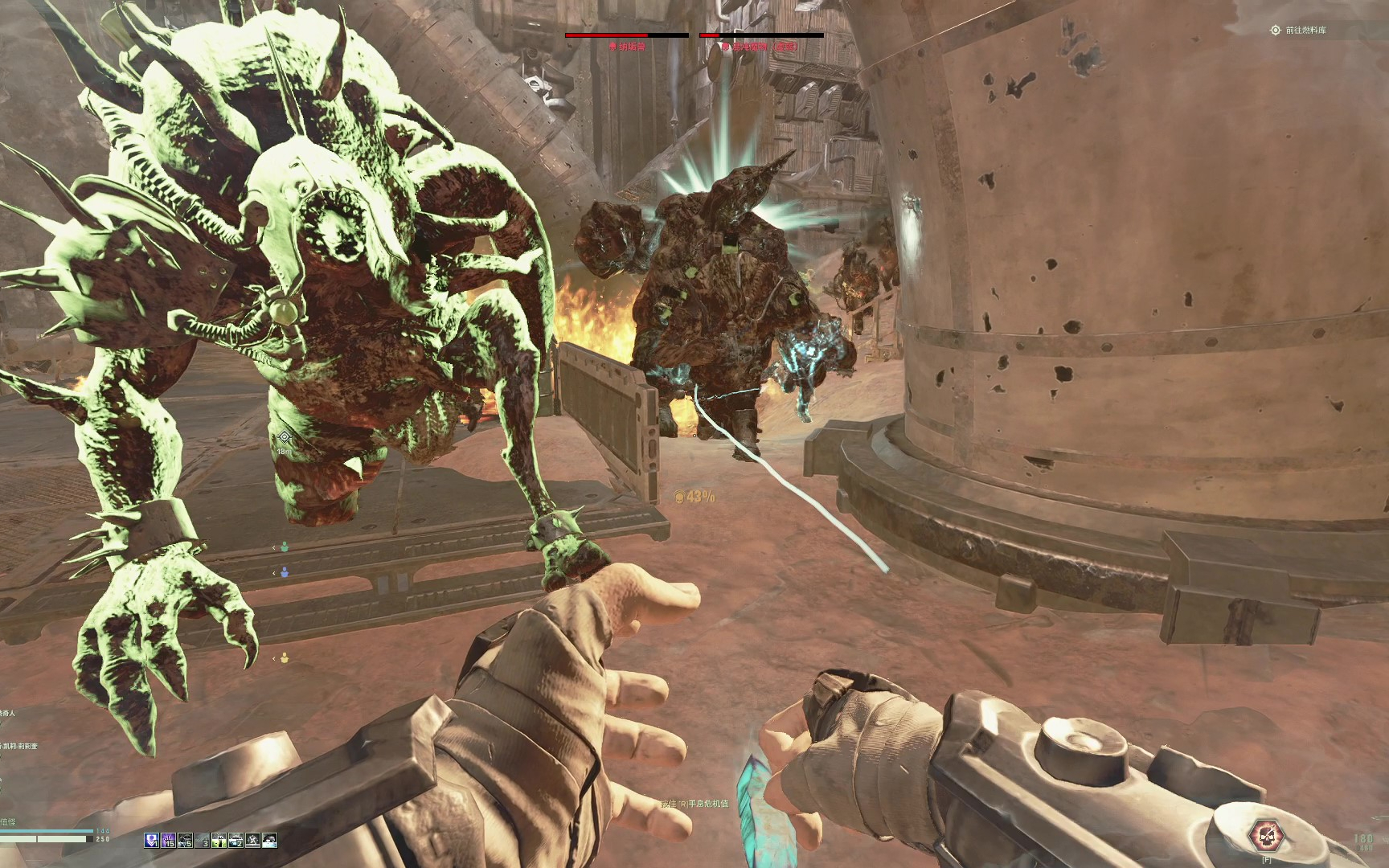1389x868 pixels.
Task: Click the blue shield buff icon
Action: [151, 841]
